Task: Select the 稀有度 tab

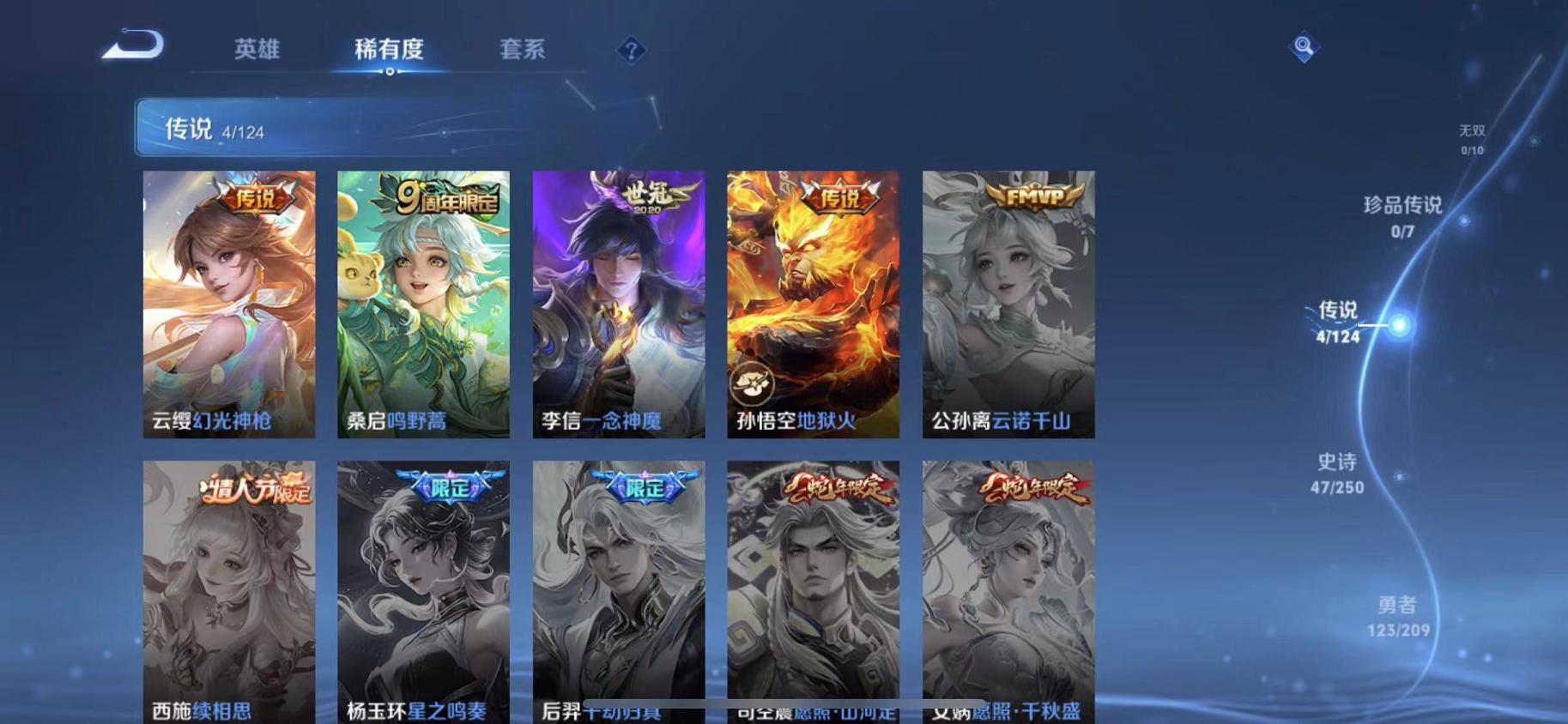Action: pos(390,50)
